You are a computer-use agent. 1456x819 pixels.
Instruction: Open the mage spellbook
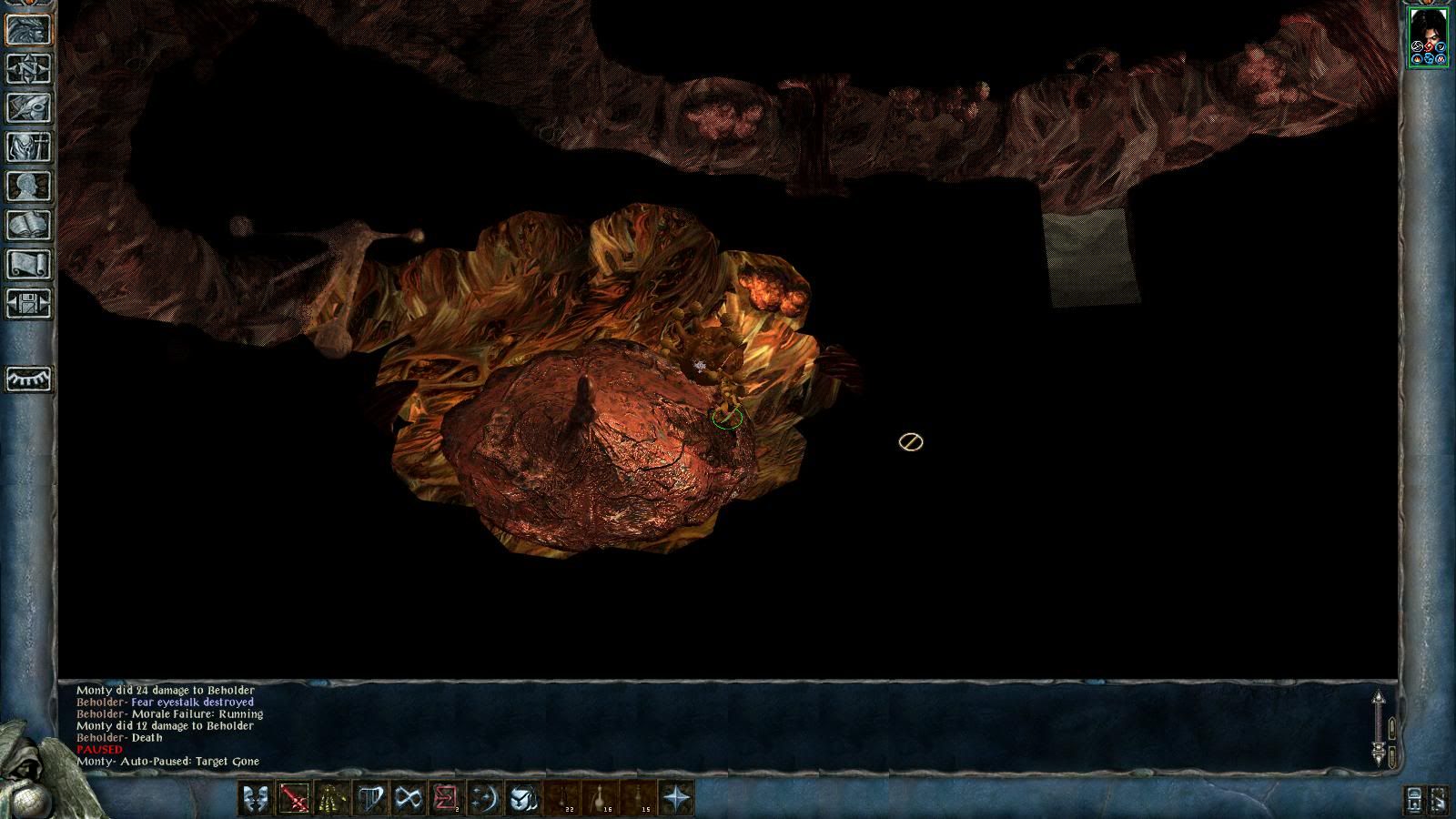click(29, 226)
